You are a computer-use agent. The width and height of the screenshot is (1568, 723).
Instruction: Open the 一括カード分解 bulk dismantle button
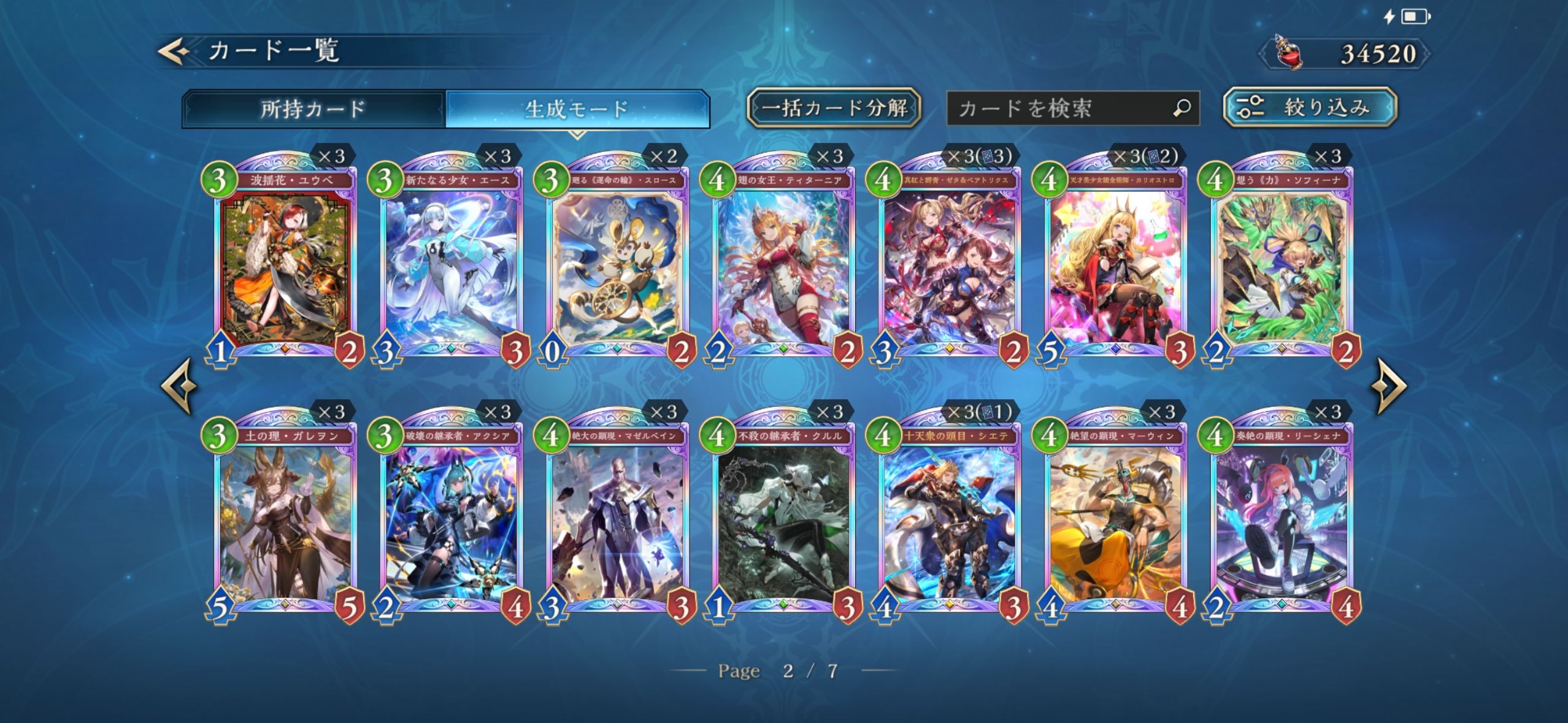point(834,109)
